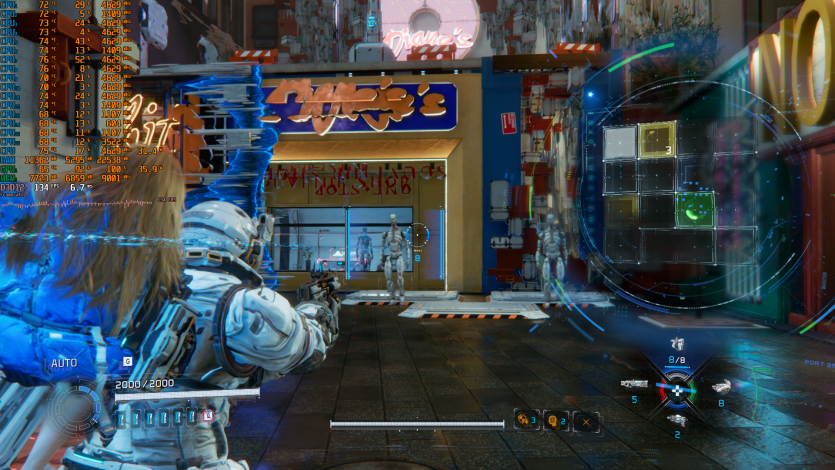Select the white highlighted inventory tile
This screenshot has height=470, width=835.
coord(620,142)
